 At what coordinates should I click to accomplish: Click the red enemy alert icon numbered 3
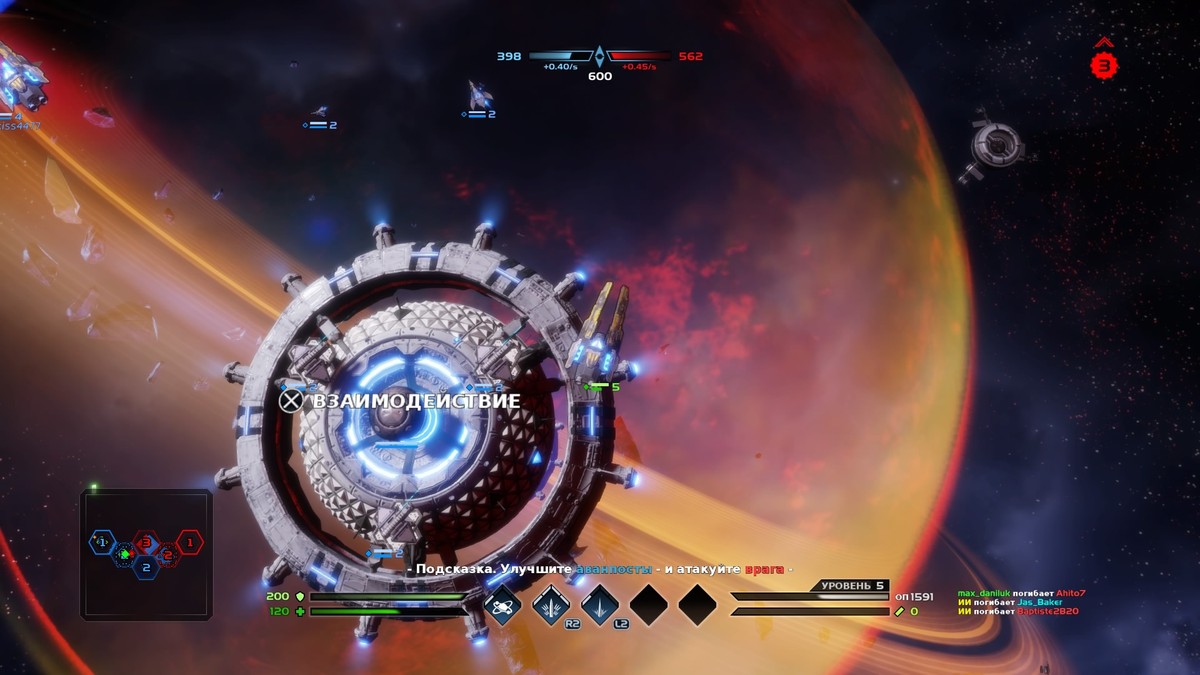coord(1103,65)
